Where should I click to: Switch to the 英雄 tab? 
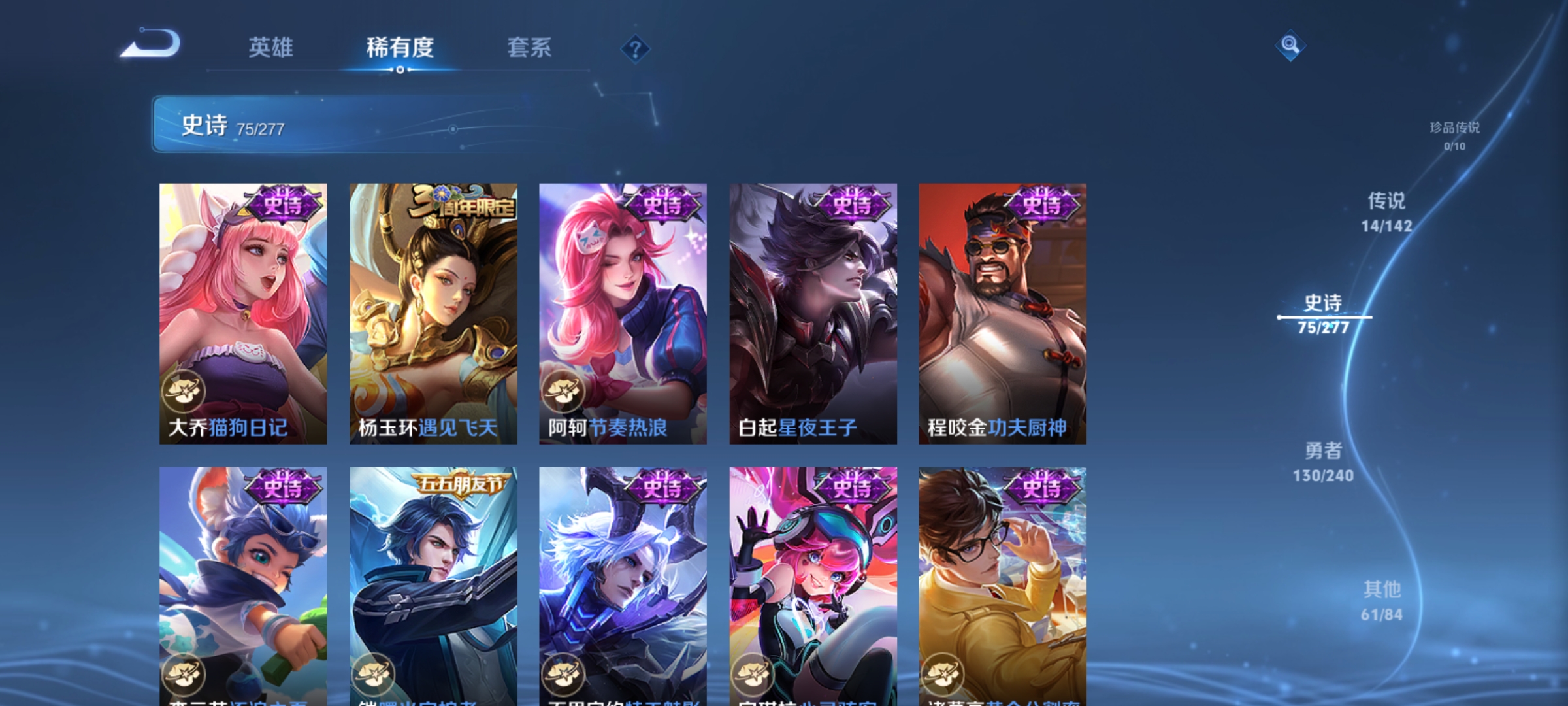click(x=270, y=48)
